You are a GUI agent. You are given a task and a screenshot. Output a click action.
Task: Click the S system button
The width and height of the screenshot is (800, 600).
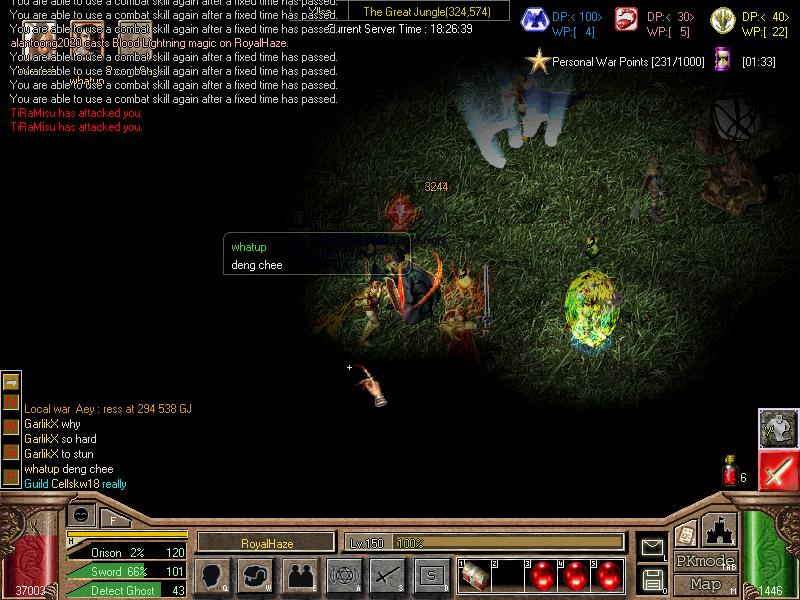click(431, 575)
